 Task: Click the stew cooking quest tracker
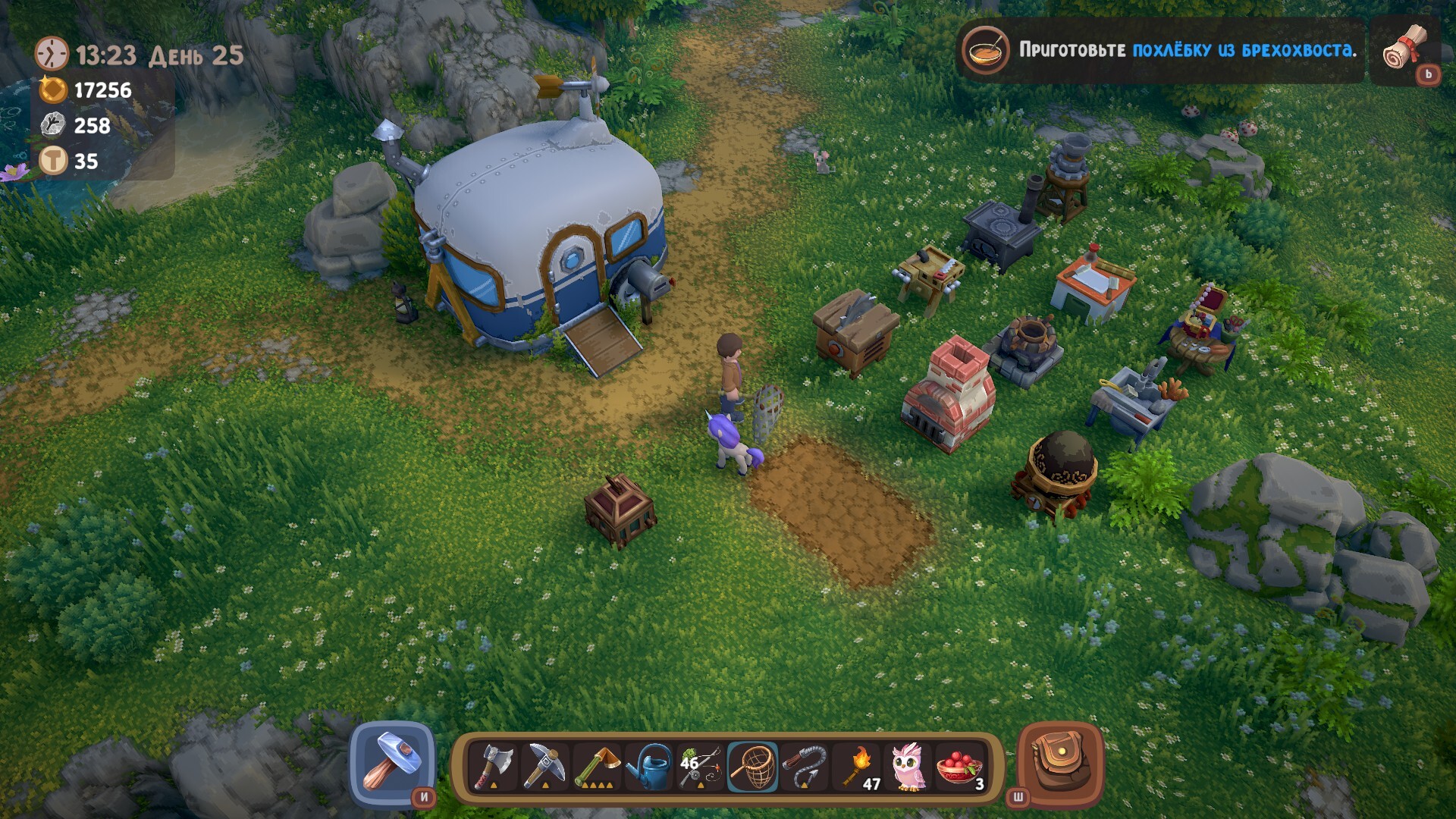click(1160, 50)
